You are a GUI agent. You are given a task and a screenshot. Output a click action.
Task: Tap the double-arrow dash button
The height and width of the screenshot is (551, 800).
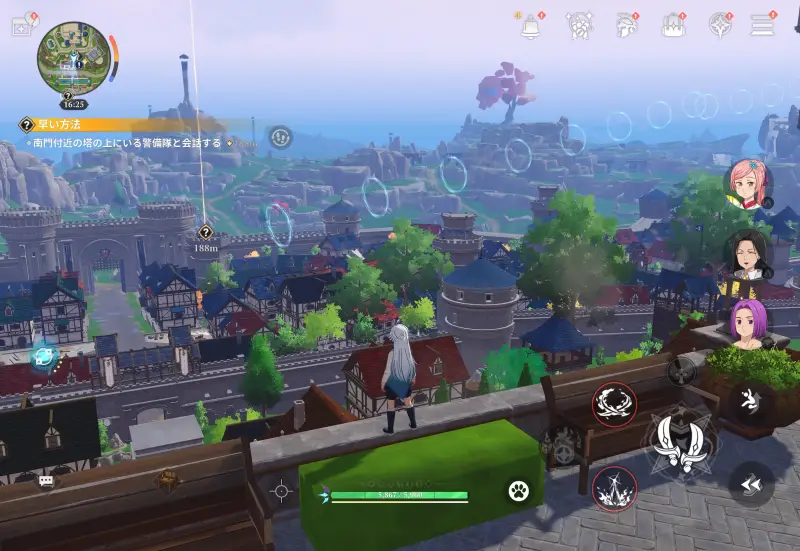point(751,483)
